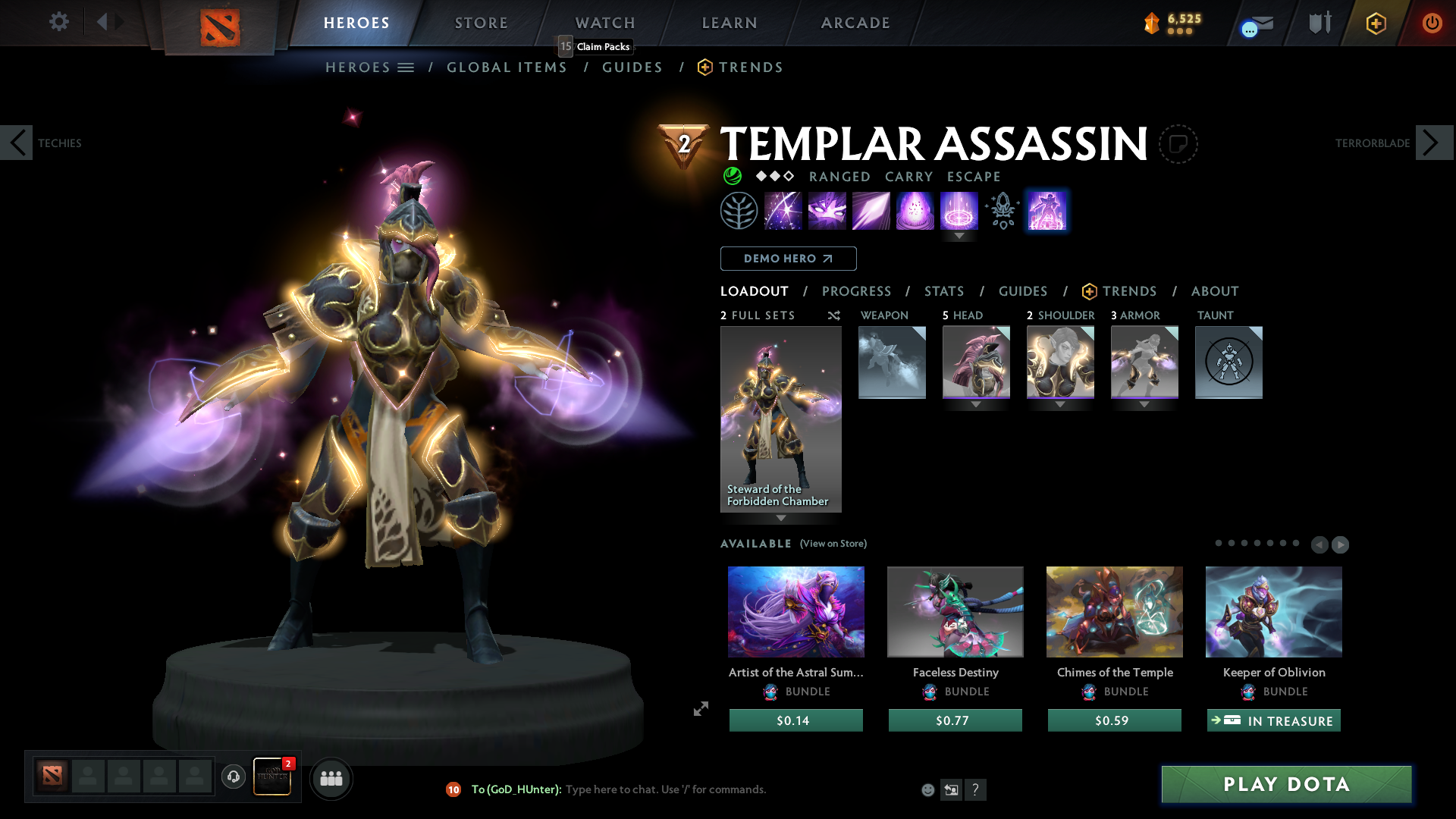1456x819 pixels.
Task: Click the Aghanim's Scepter upgrade icon
Action: [x=1002, y=211]
